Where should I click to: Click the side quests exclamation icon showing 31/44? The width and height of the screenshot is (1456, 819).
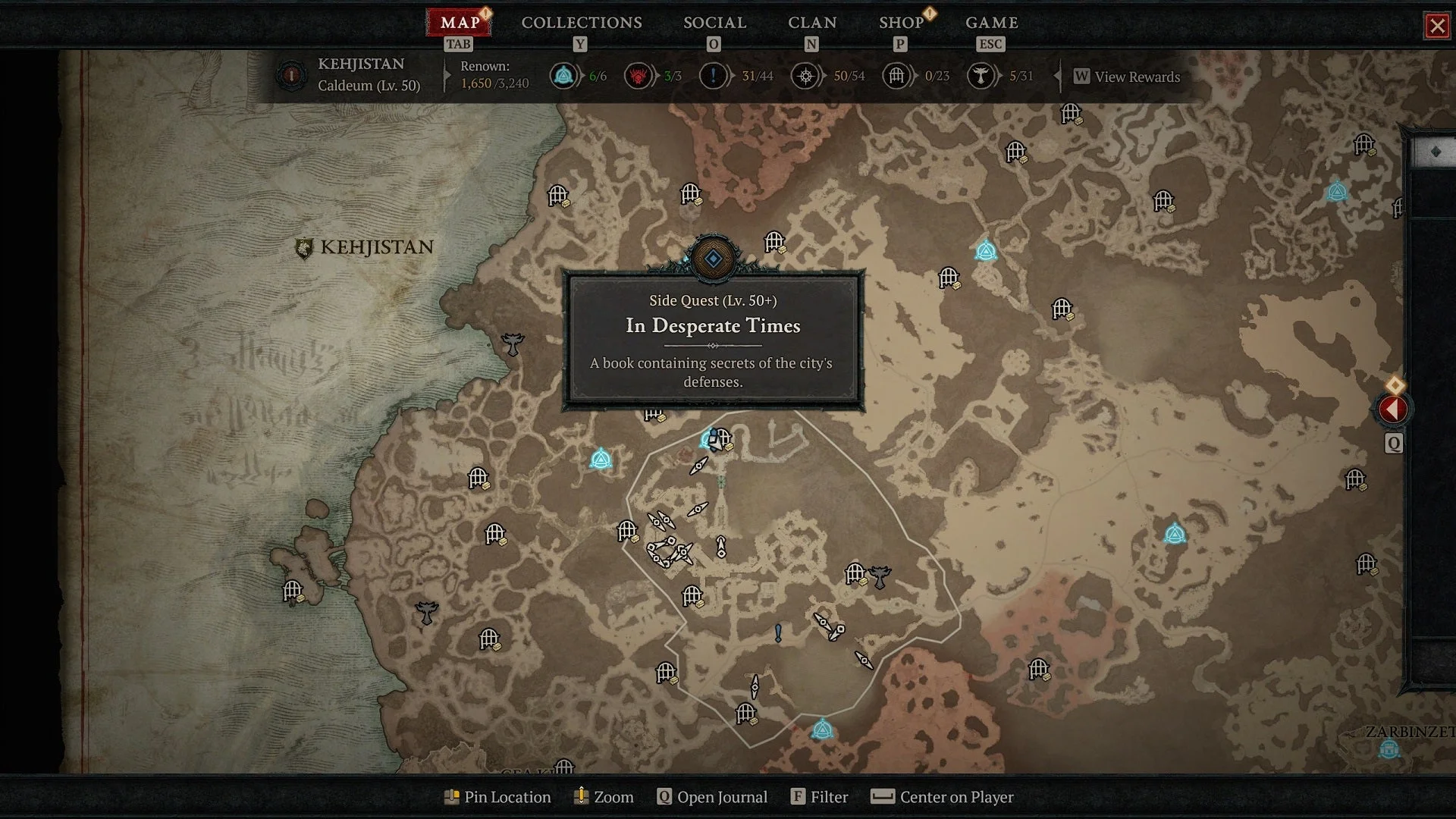coord(713,76)
